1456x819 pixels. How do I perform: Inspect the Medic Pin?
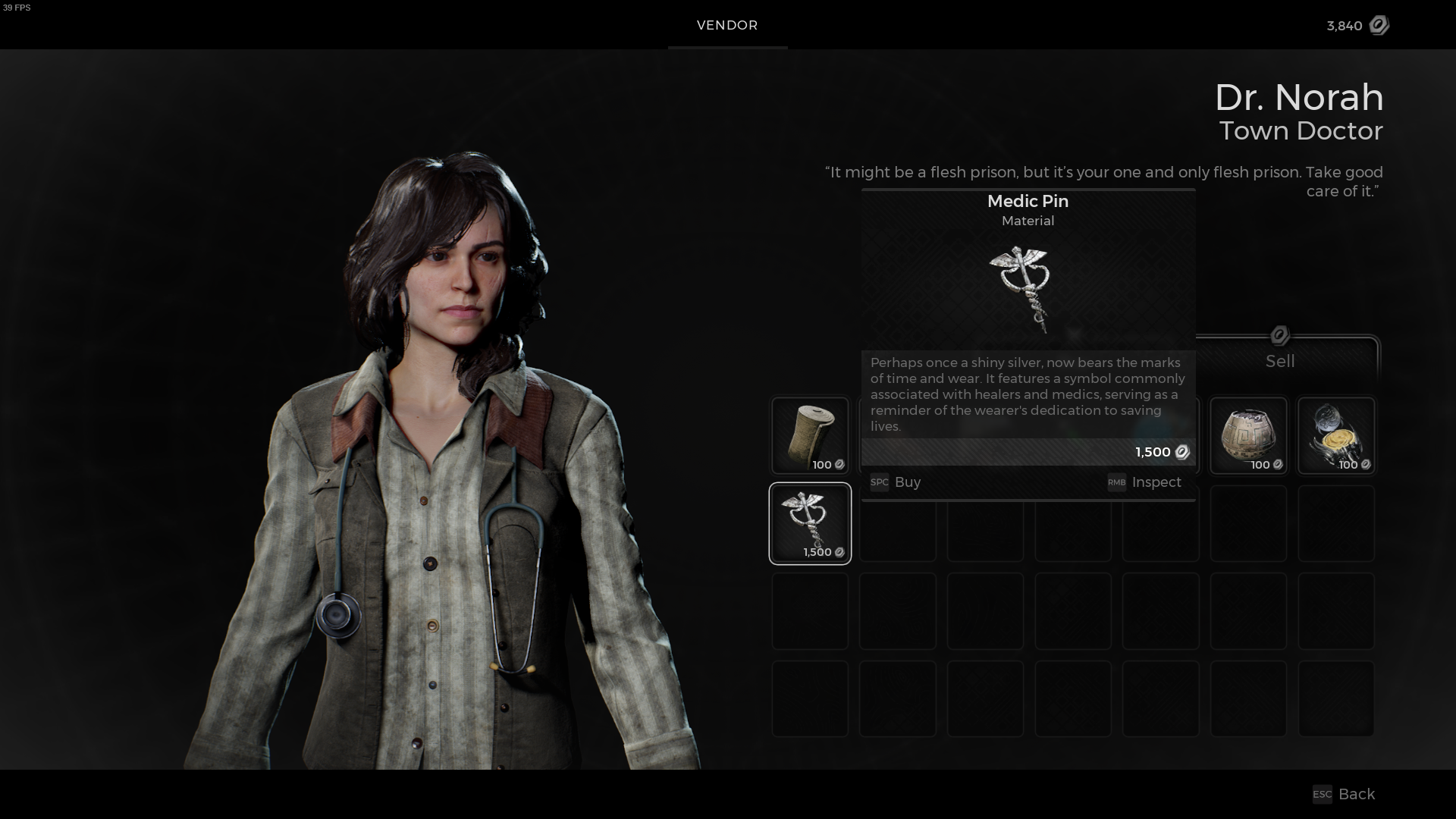(x=1145, y=482)
